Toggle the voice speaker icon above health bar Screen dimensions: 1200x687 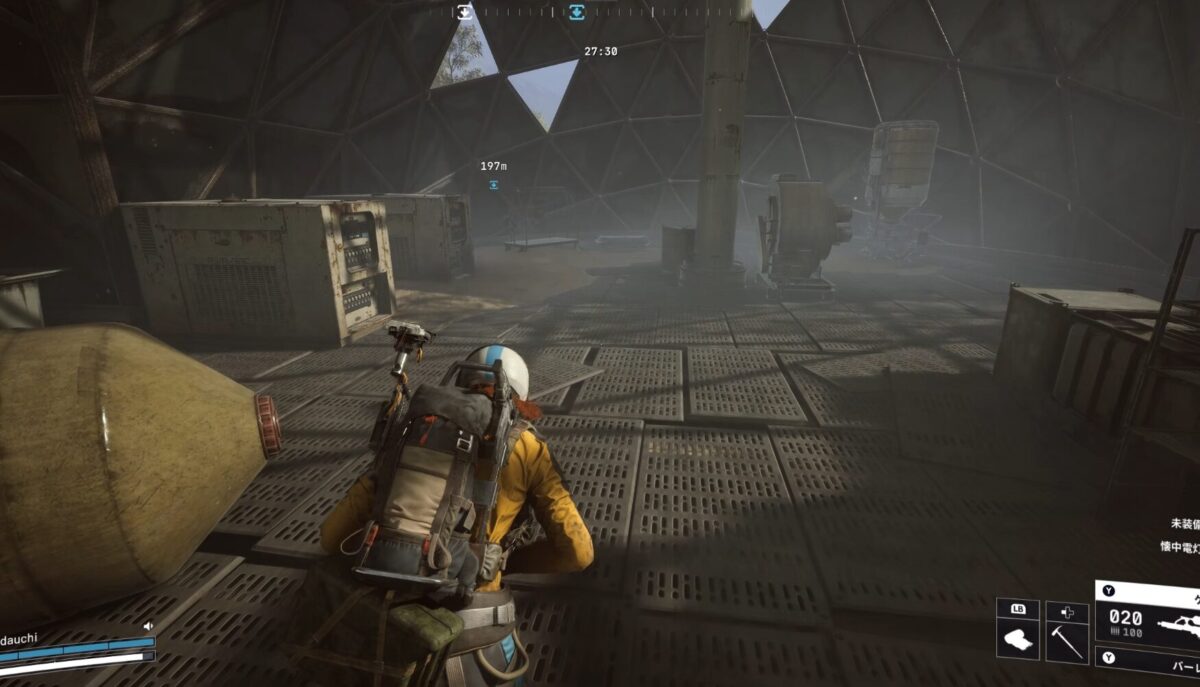[x=148, y=626]
